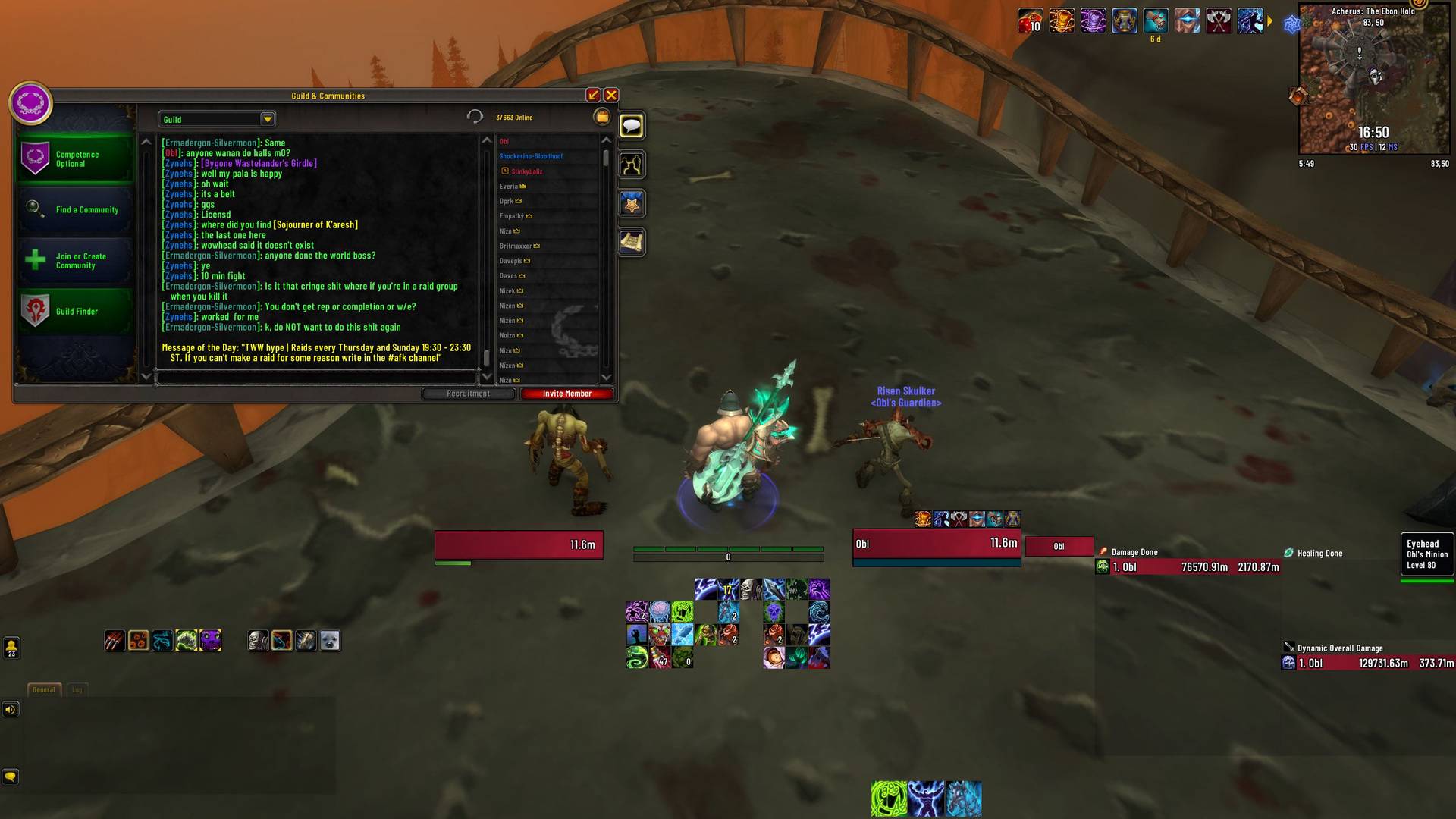
Task: Click the Recruitment button
Action: 469,393
